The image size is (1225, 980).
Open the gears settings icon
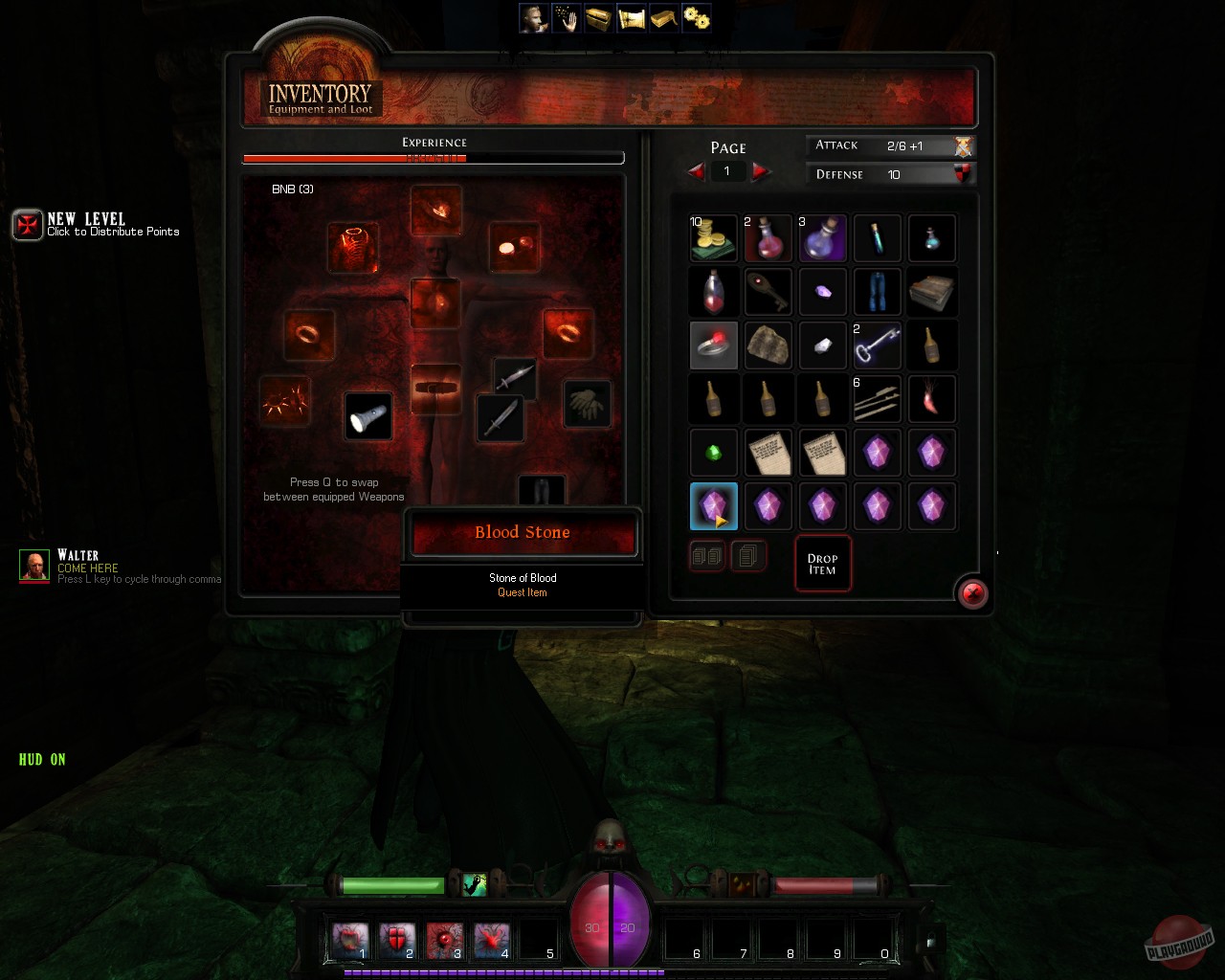(696, 17)
